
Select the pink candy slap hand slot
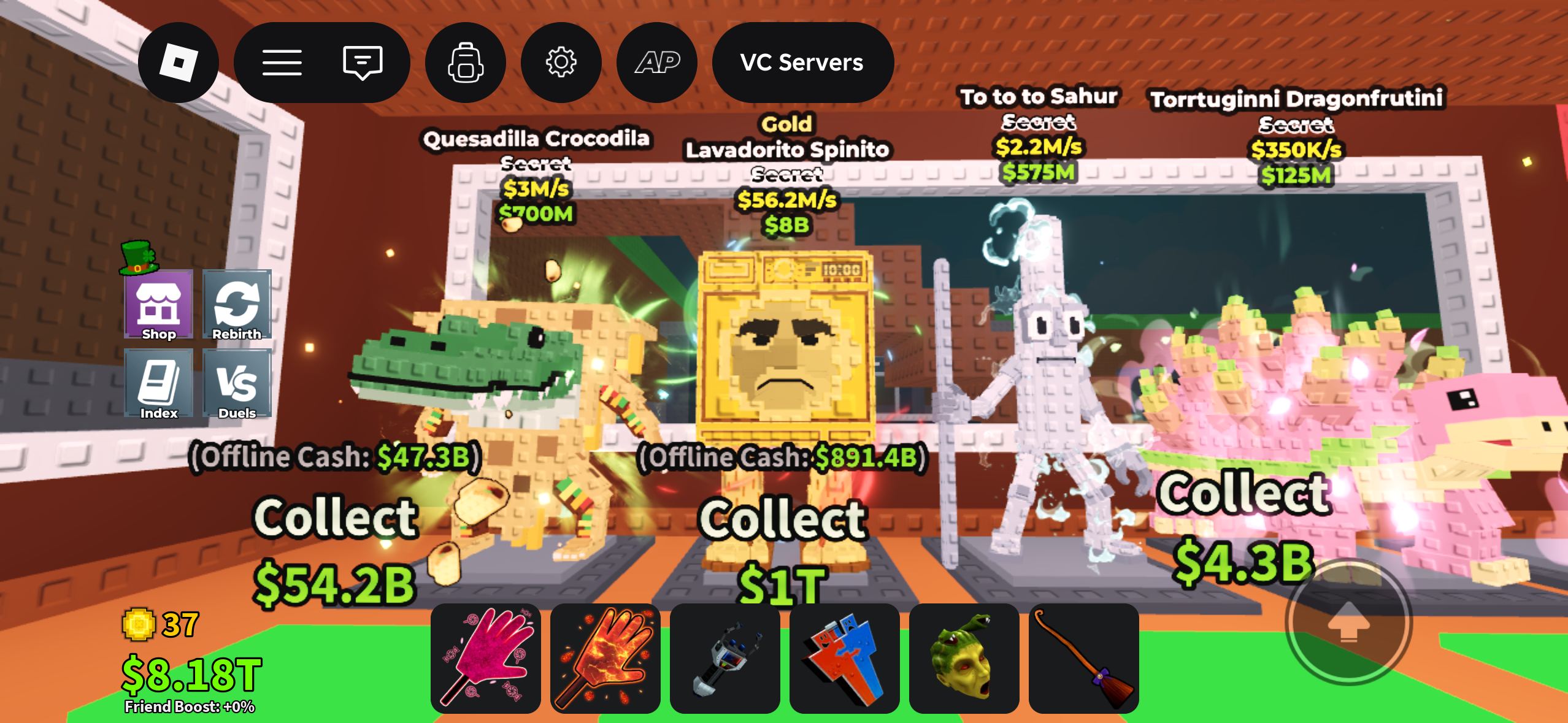(x=486, y=658)
